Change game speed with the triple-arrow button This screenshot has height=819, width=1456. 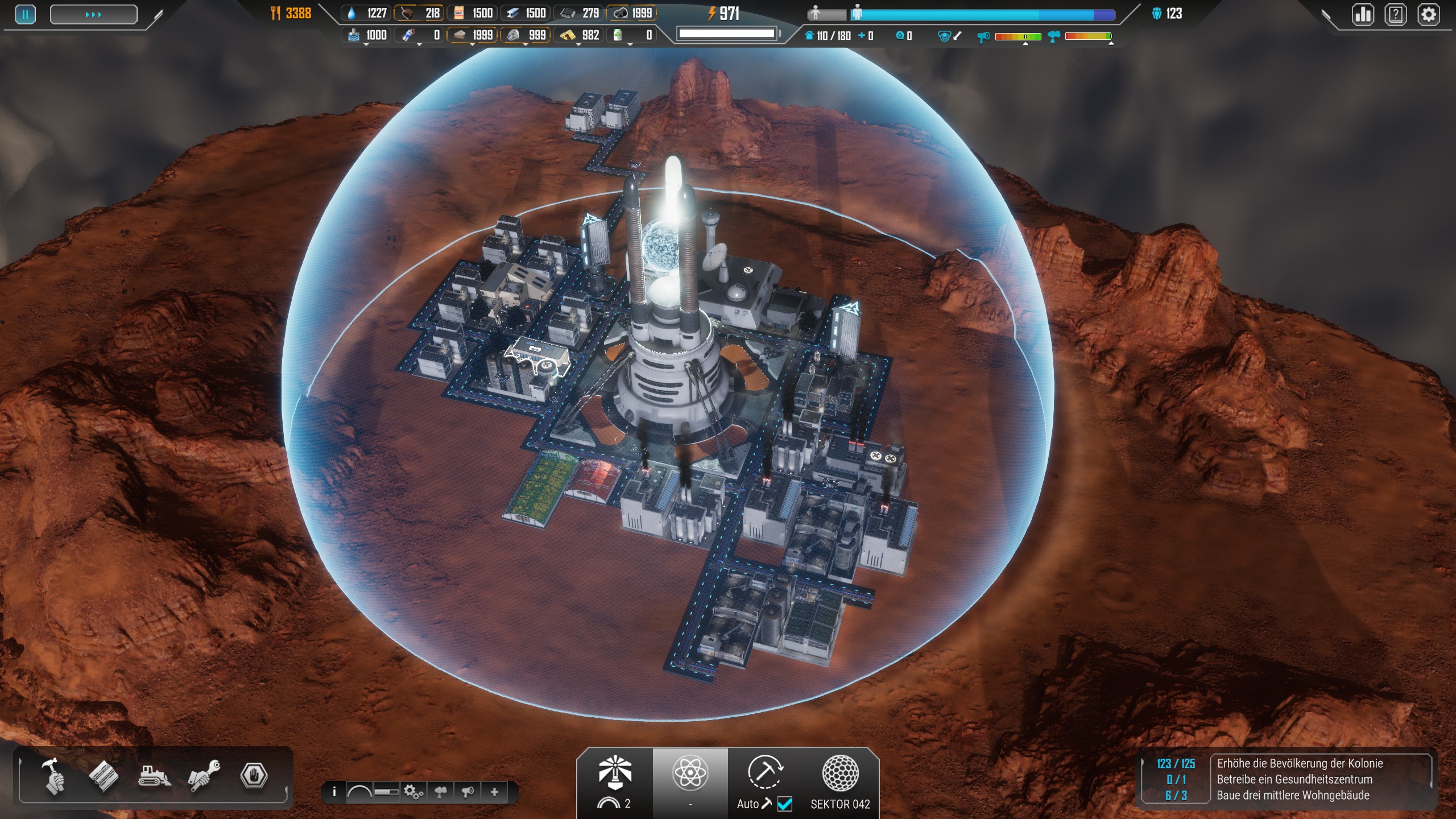coord(93,14)
